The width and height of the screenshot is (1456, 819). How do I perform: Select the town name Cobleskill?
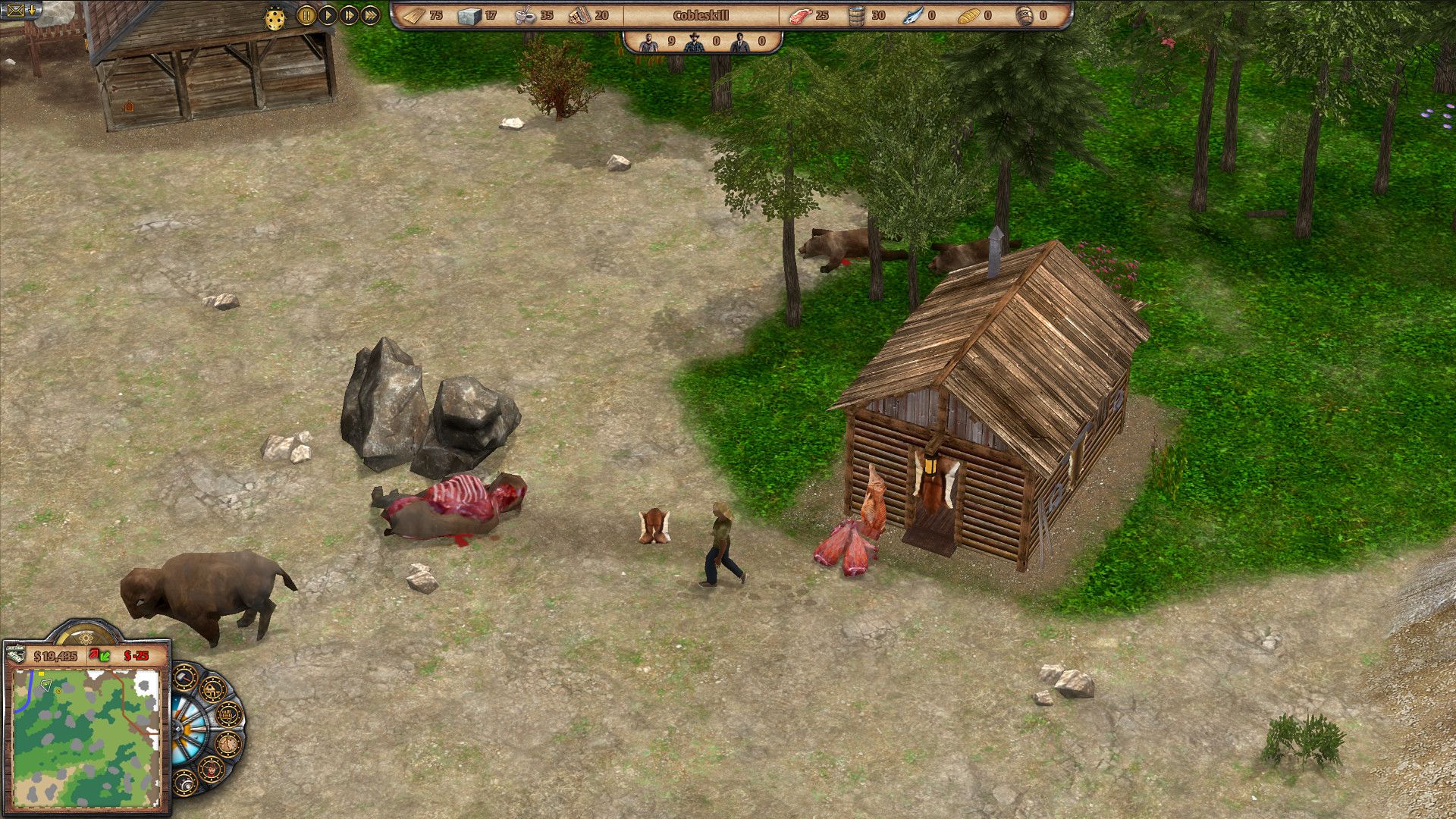(701, 15)
